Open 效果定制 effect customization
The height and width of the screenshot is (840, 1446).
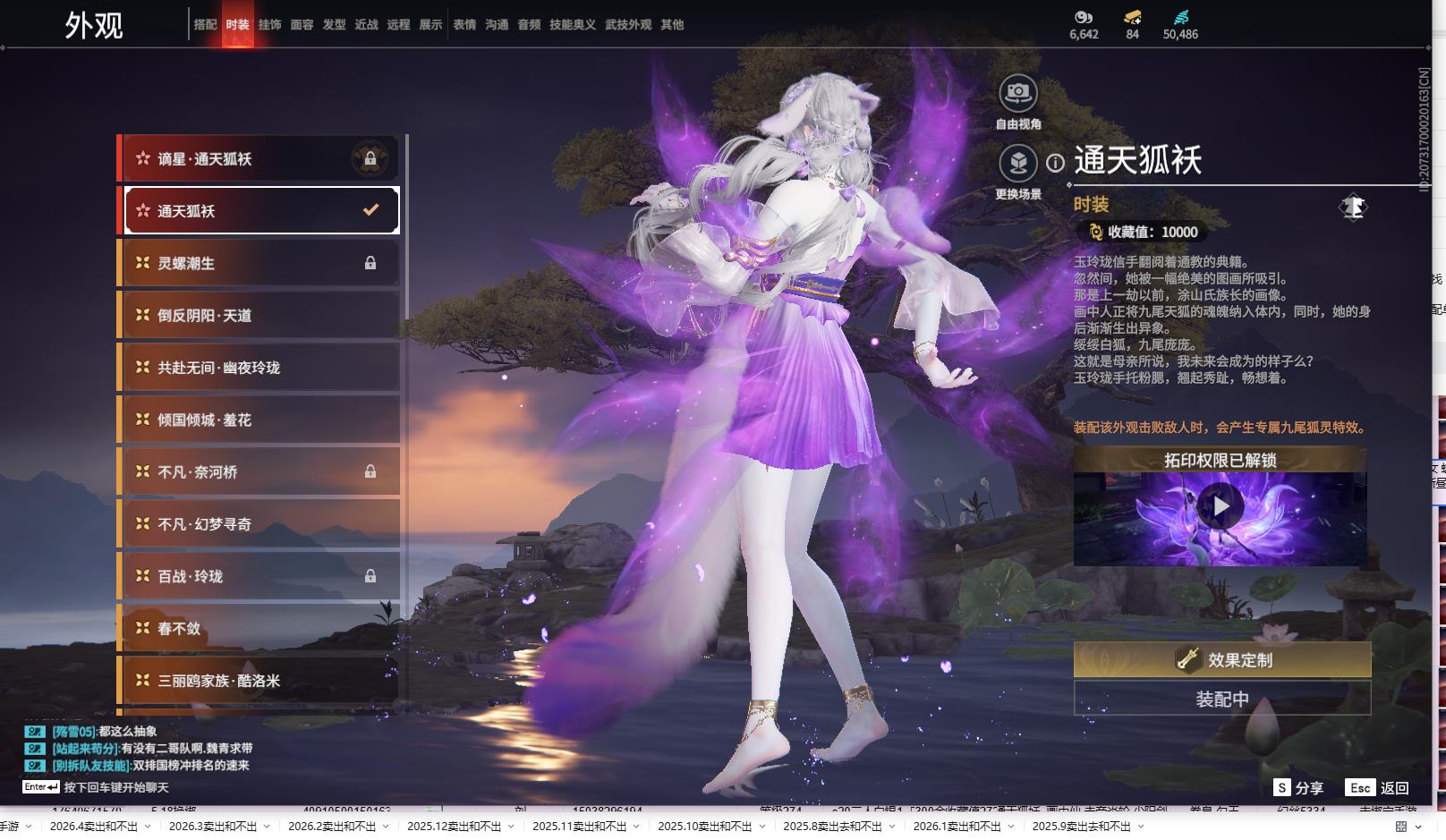click(x=1222, y=660)
